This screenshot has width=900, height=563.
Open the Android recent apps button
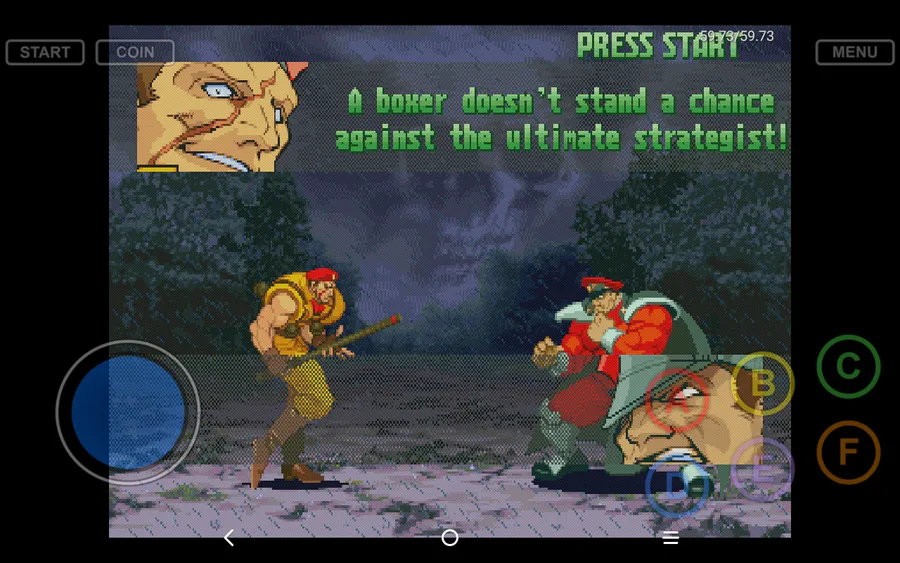coord(671,538)
